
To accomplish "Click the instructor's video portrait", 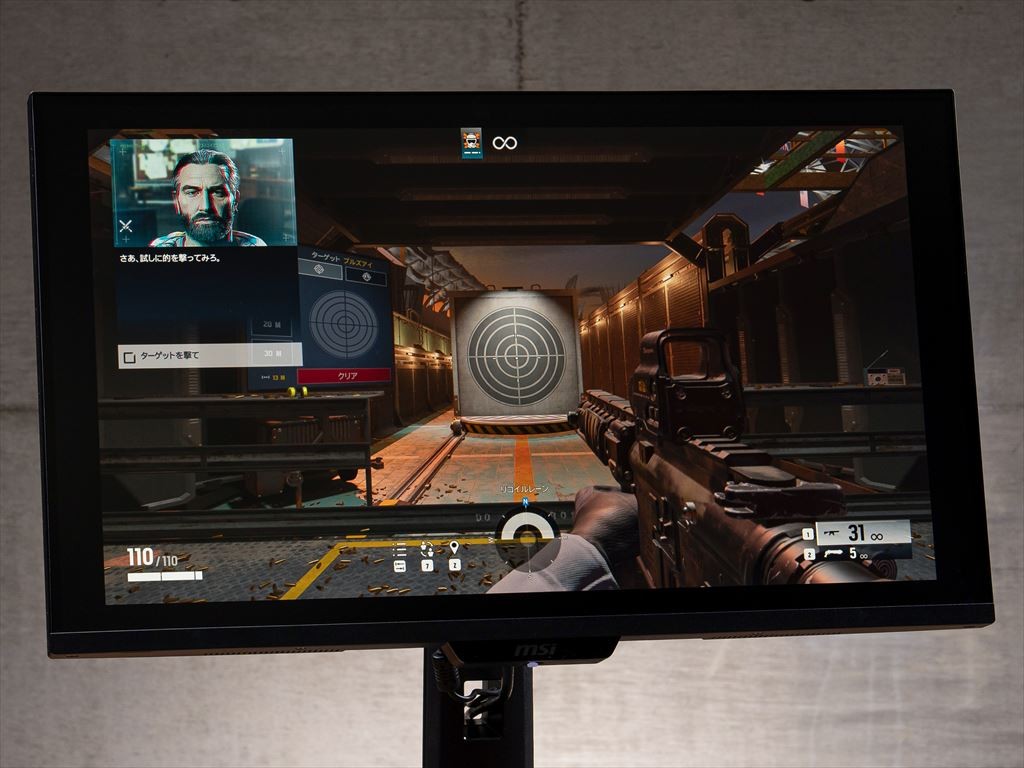I will [x=203, y=193].
